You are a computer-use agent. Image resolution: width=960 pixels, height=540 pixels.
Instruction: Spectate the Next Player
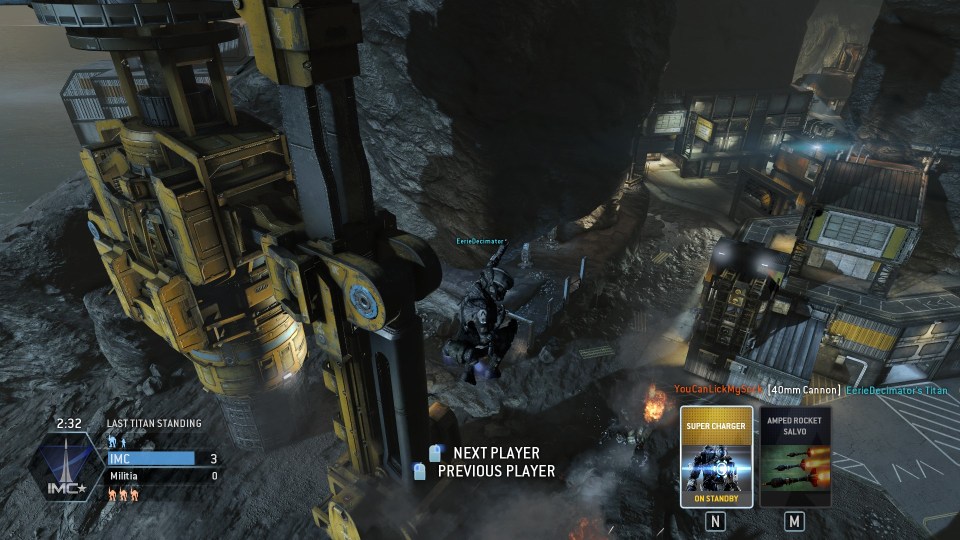coord(495,453)
